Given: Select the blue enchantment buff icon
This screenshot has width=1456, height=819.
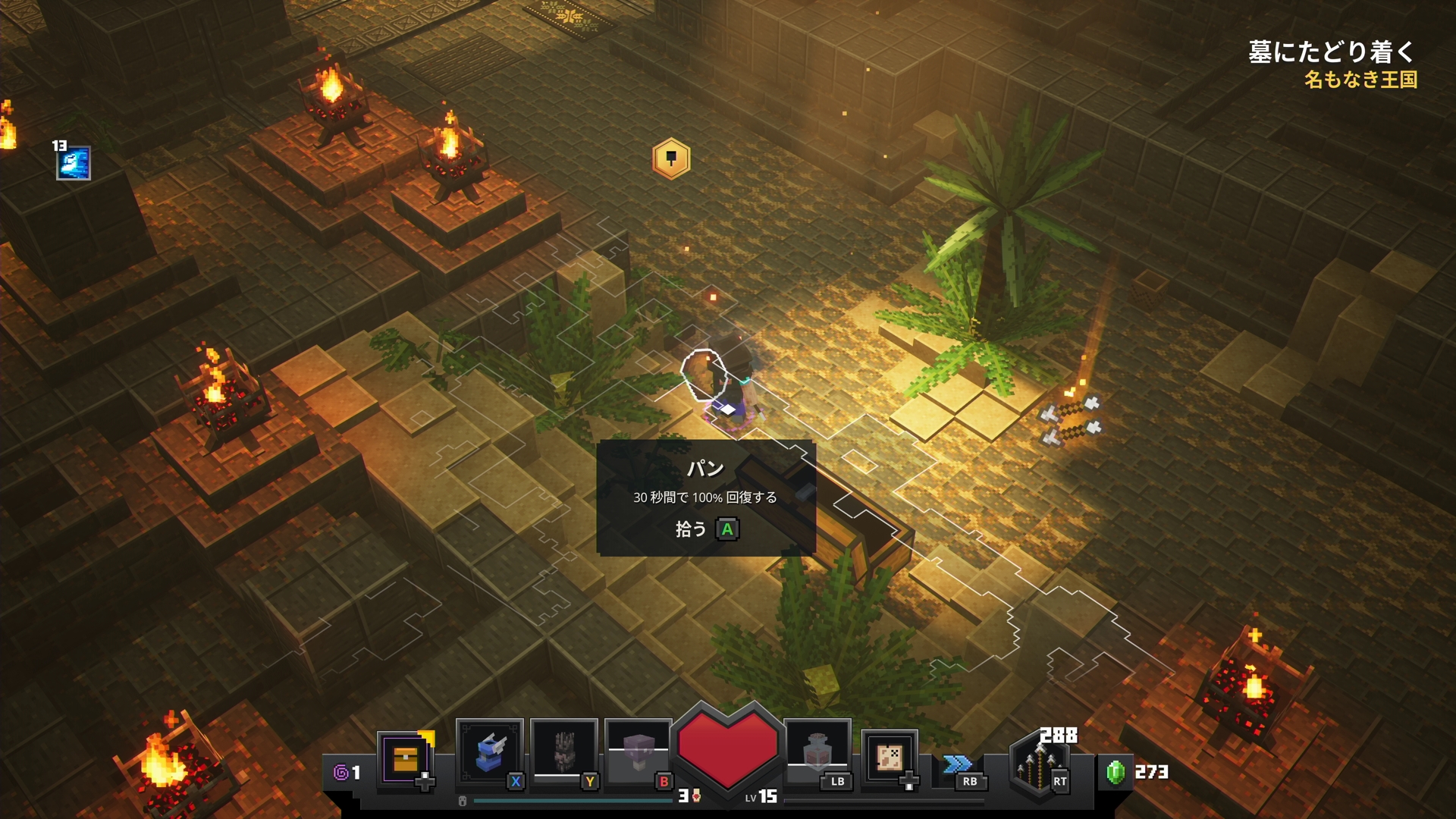Looking at the screenshot, I should coord(74,163).
